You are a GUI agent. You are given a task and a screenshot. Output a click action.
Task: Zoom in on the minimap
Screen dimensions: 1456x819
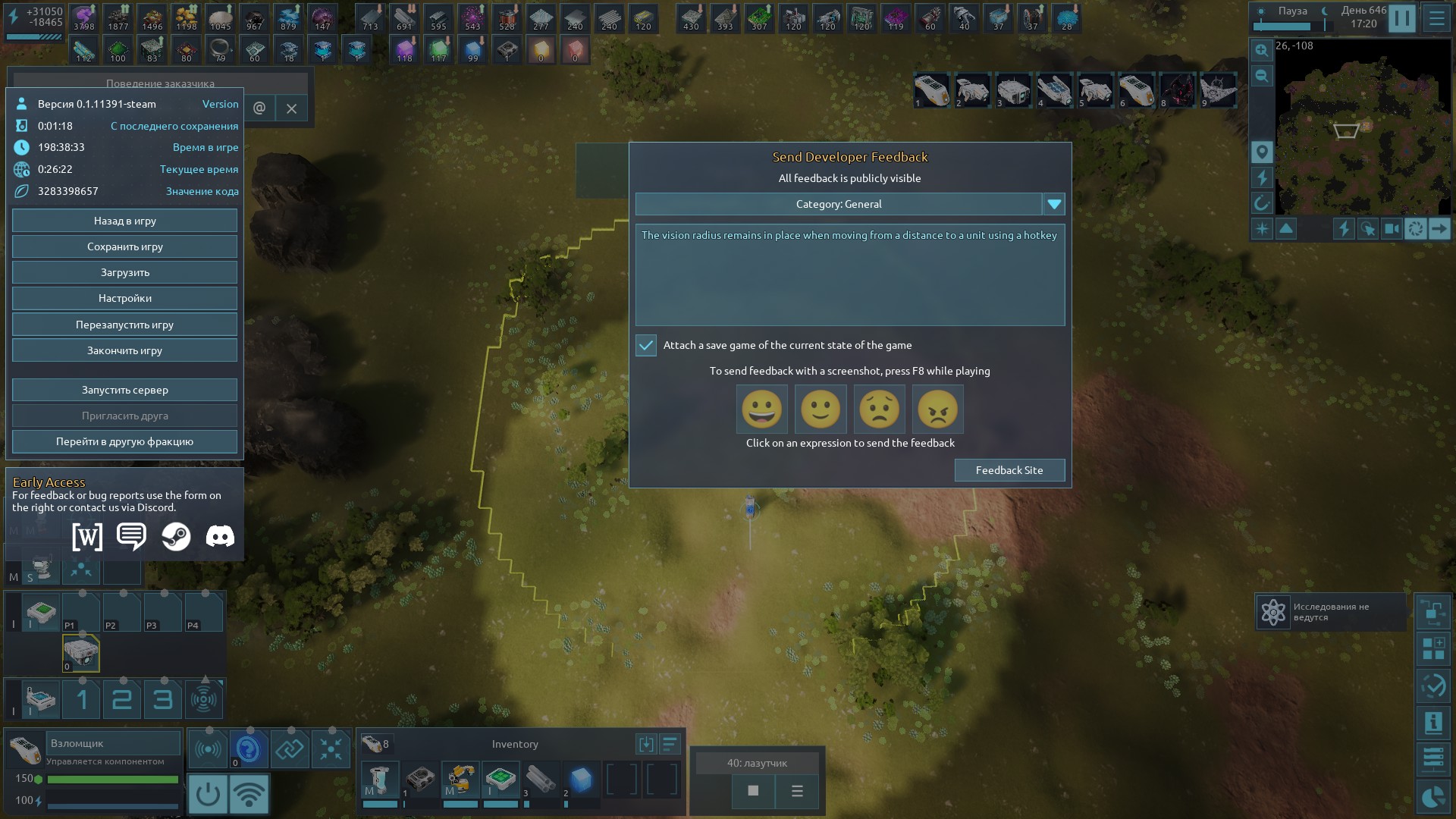1261,50
